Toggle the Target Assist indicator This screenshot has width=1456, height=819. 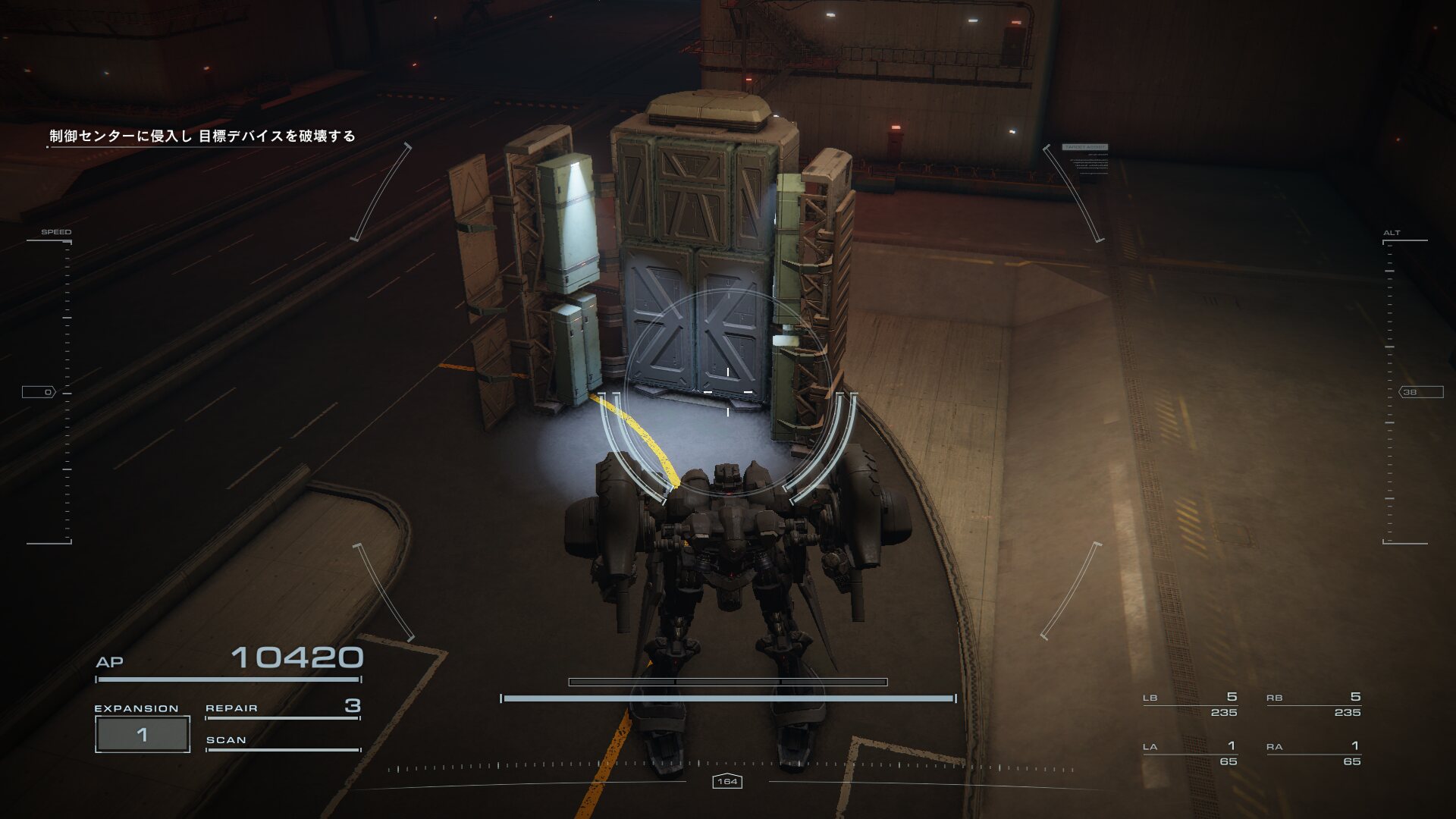pos(1085,147)
